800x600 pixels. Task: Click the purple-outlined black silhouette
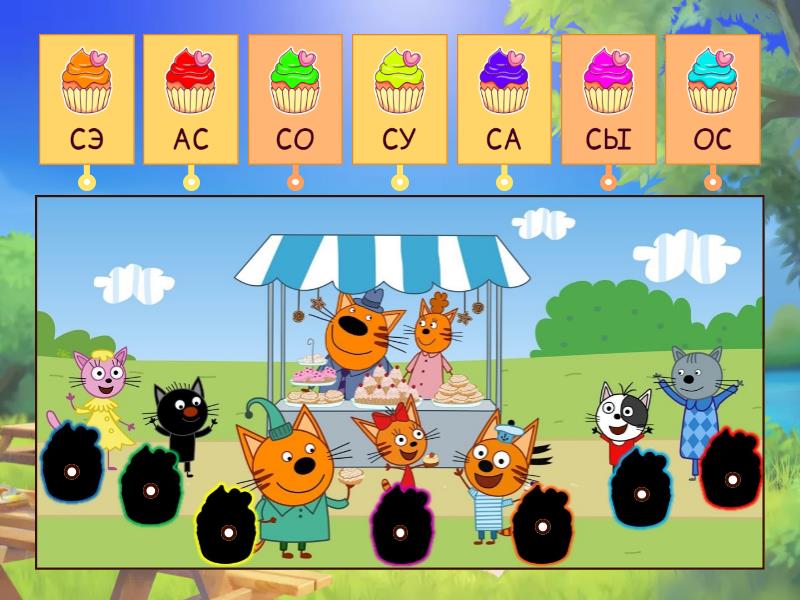71,468
